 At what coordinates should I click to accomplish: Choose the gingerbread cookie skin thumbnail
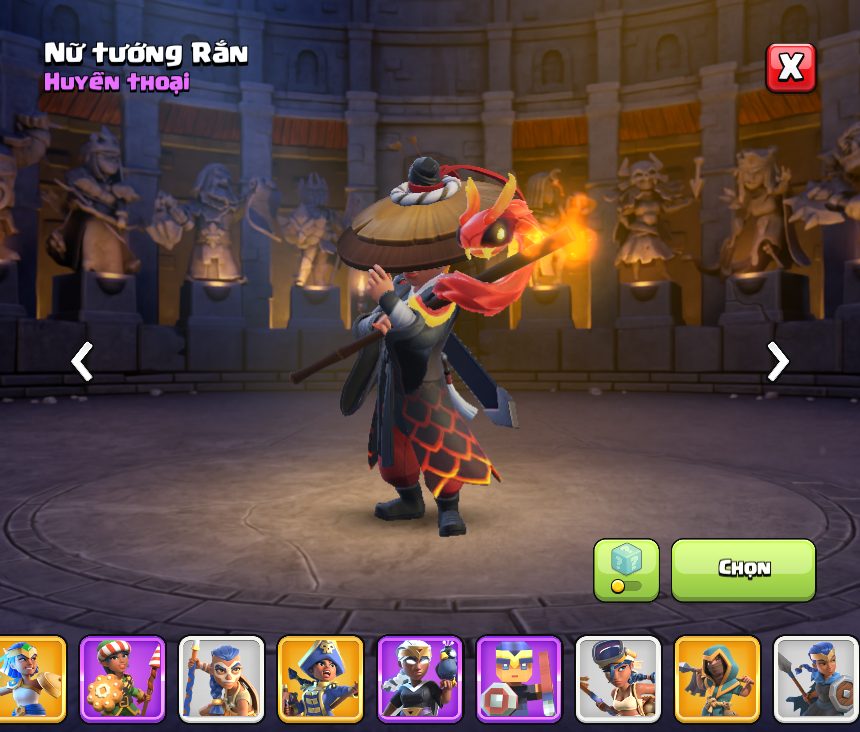tap(122, 679)
